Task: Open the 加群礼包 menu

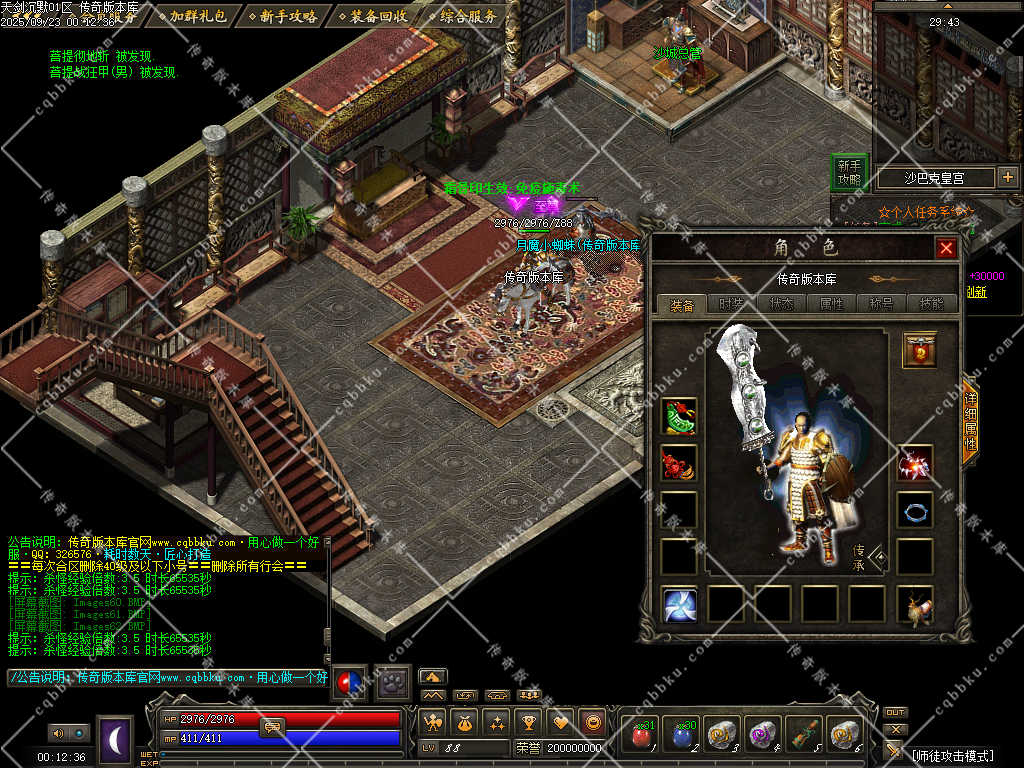Action: [x=197, y=16]
